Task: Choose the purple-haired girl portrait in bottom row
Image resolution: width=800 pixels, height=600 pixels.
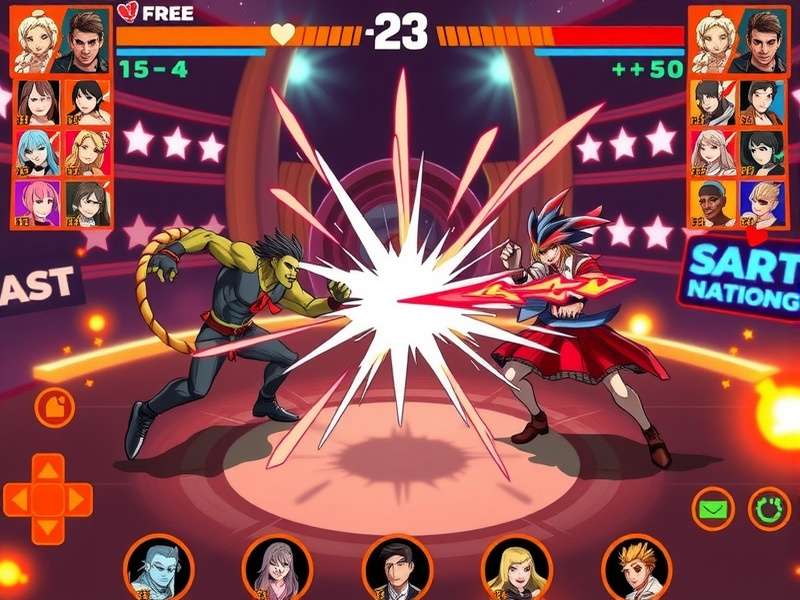Action: click(277, 567)
